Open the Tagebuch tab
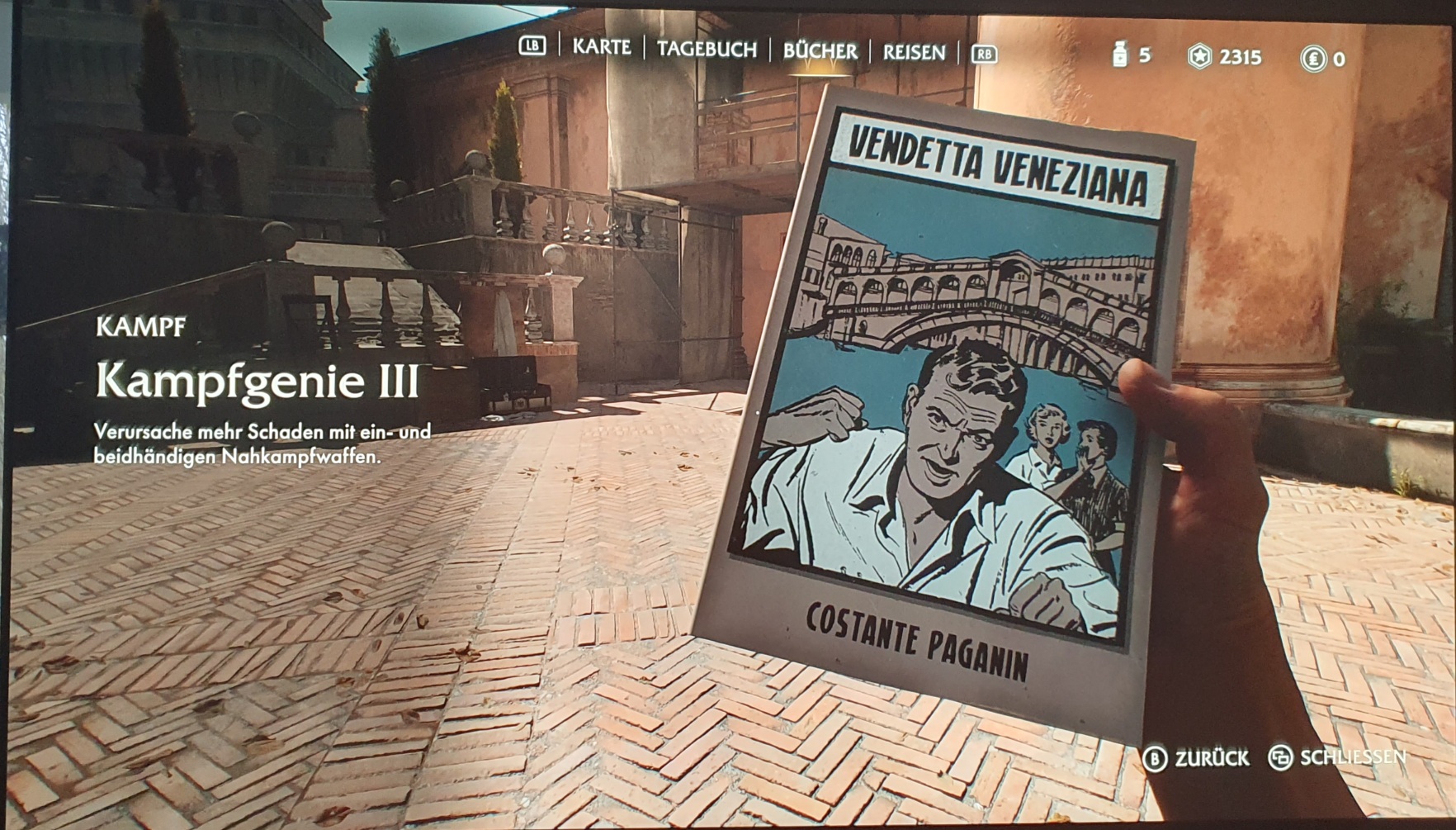The image size is (1456, 830). 707,50
